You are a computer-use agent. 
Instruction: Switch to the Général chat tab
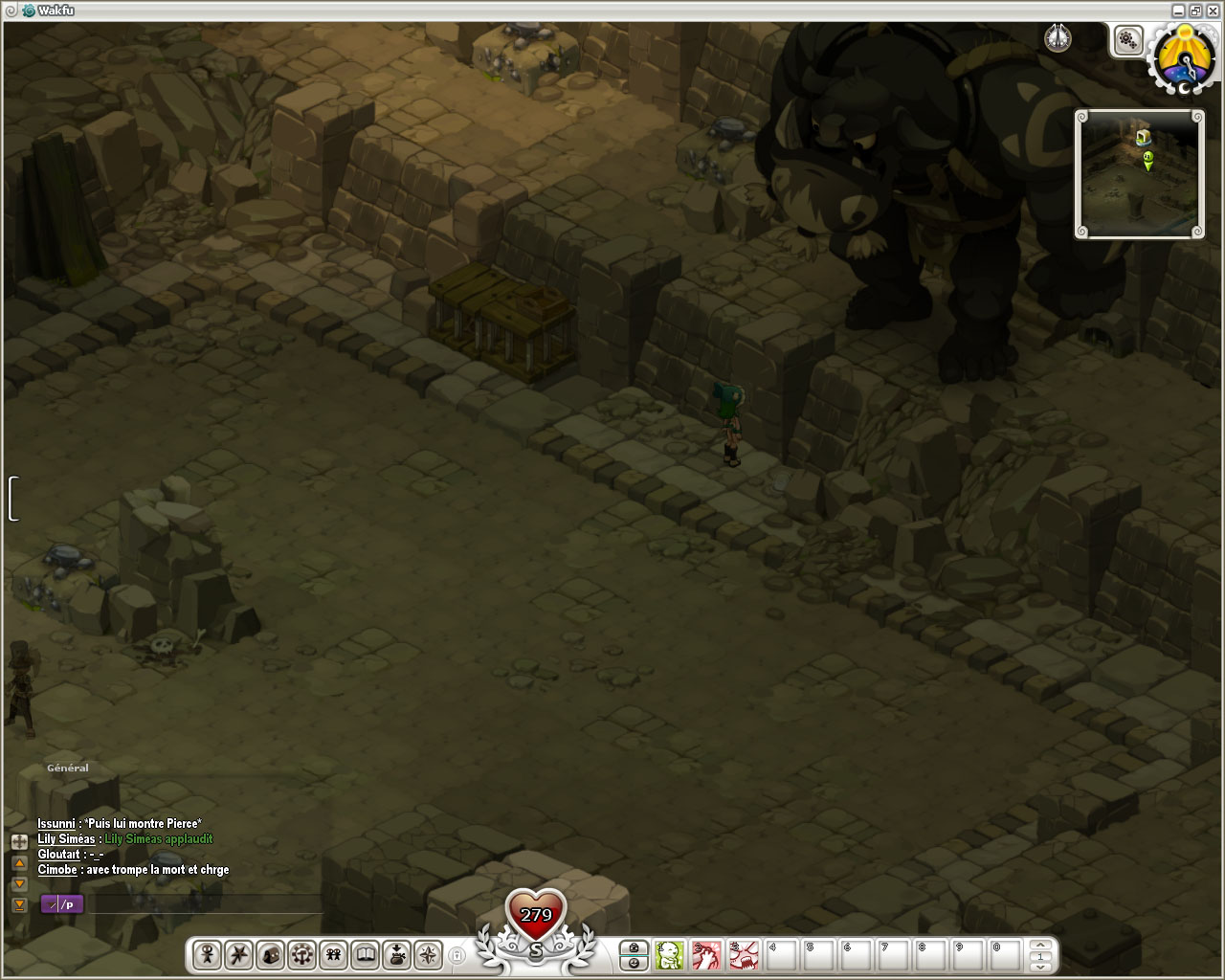pos(67,768)
